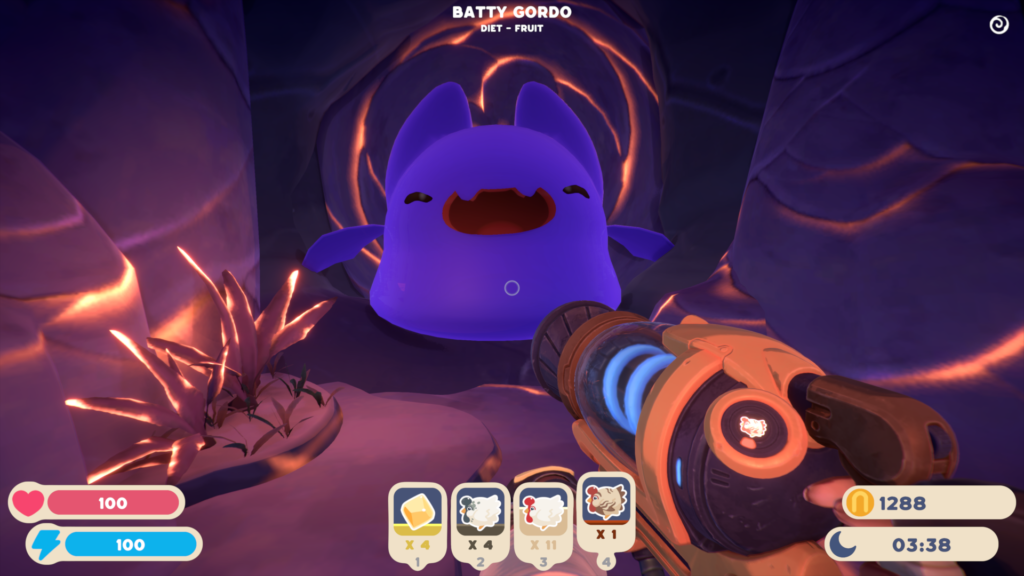1024x576 pixels.
Task: Select the white hen slot holding eleven
Action: (x=541, y=520)
